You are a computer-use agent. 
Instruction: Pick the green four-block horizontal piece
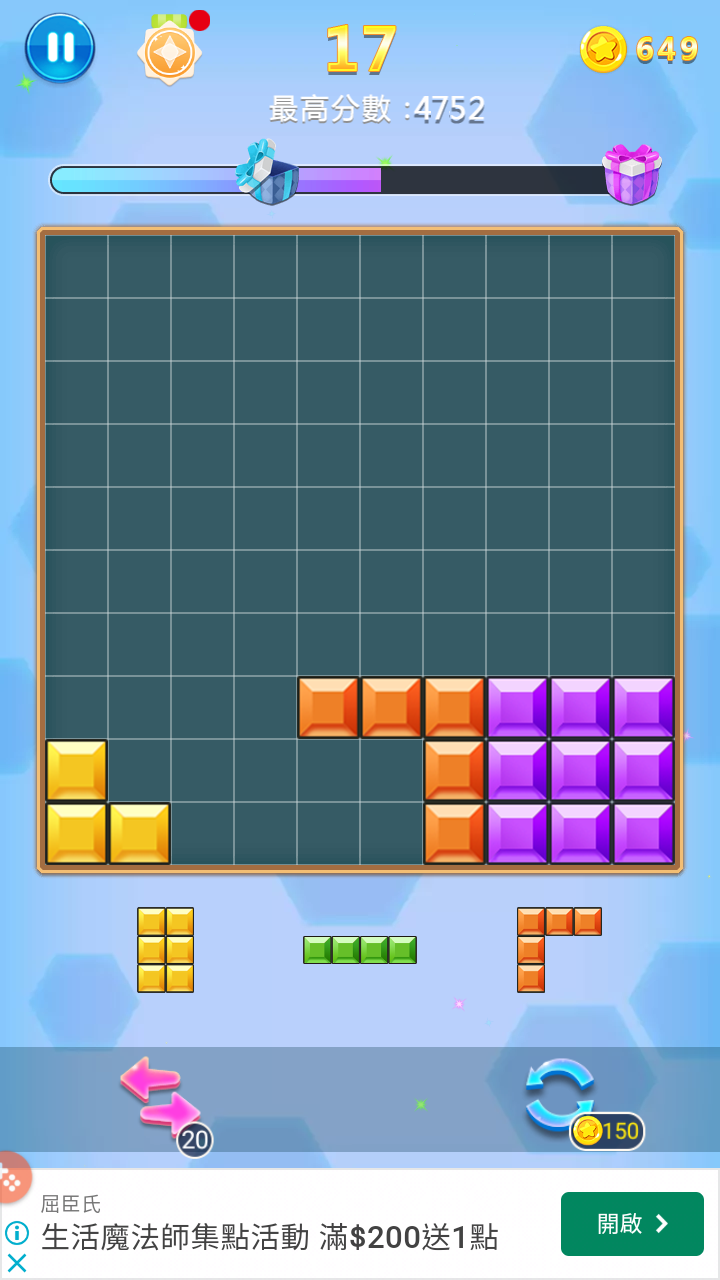pos(360,950)
